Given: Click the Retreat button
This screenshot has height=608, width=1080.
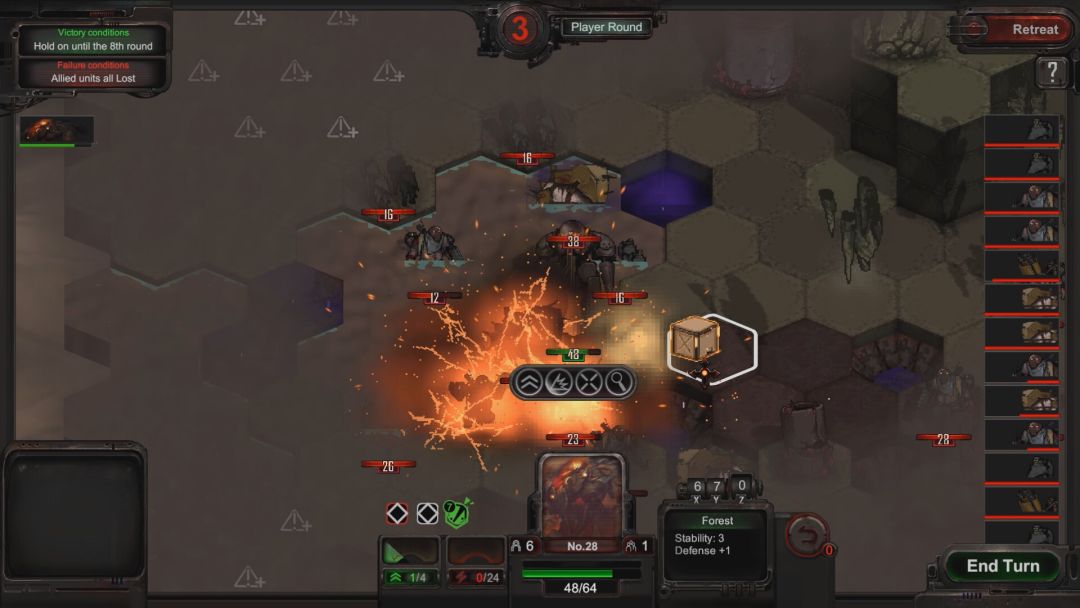Looking at the screenshot, I should pos(1022,30).
